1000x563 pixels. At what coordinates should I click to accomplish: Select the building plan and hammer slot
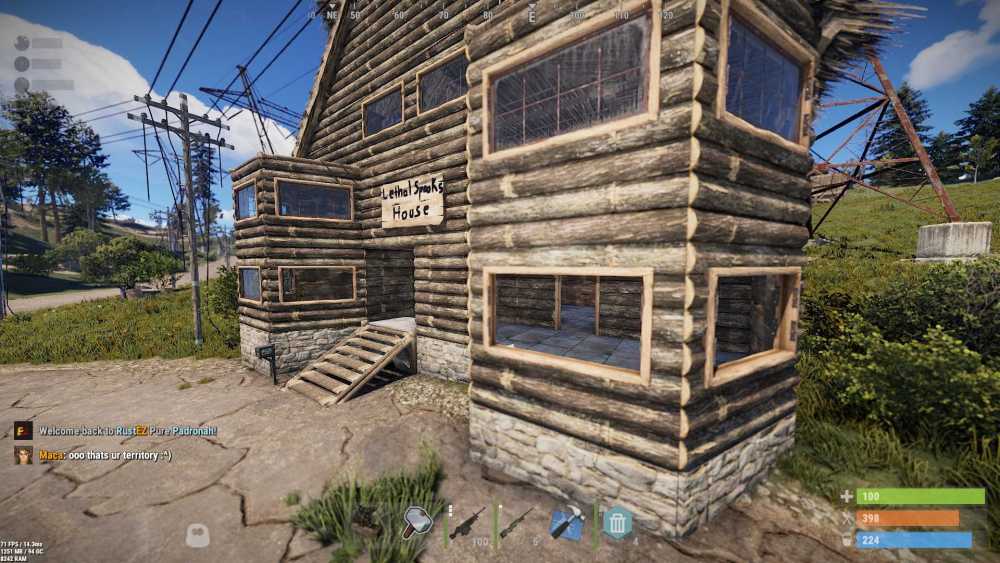point(567,523)
